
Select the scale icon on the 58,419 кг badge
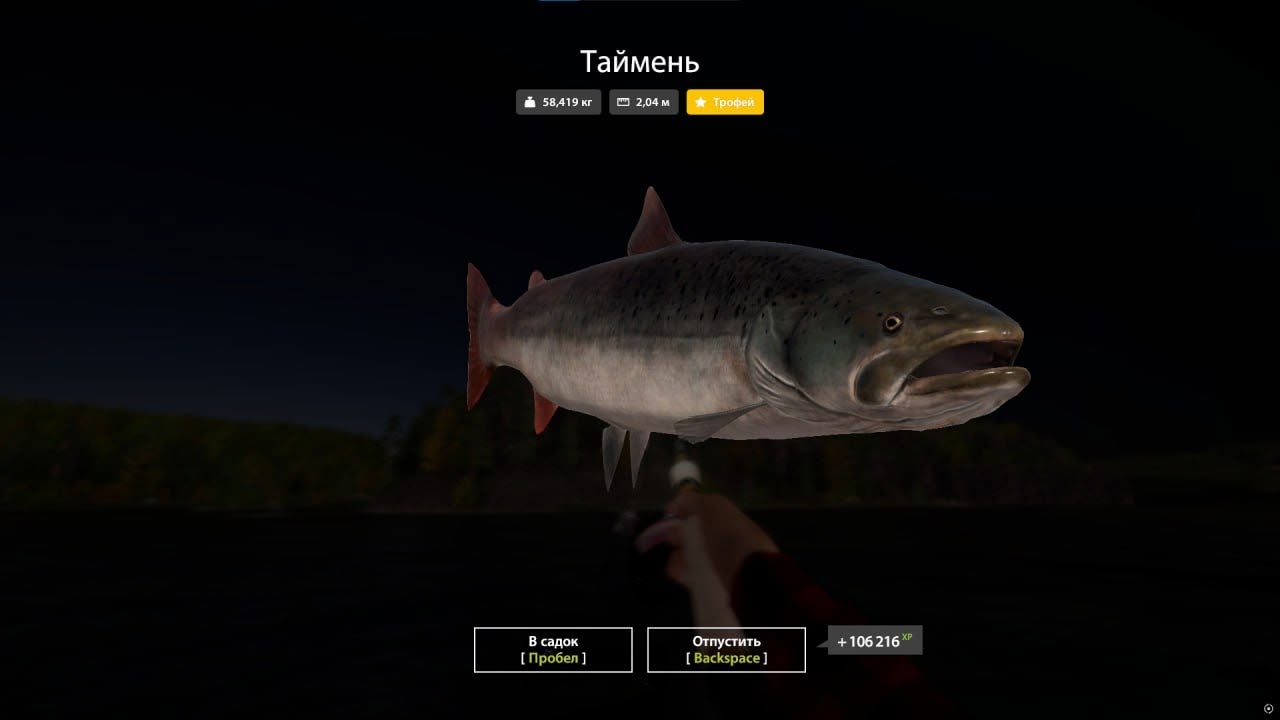point(528,101)
